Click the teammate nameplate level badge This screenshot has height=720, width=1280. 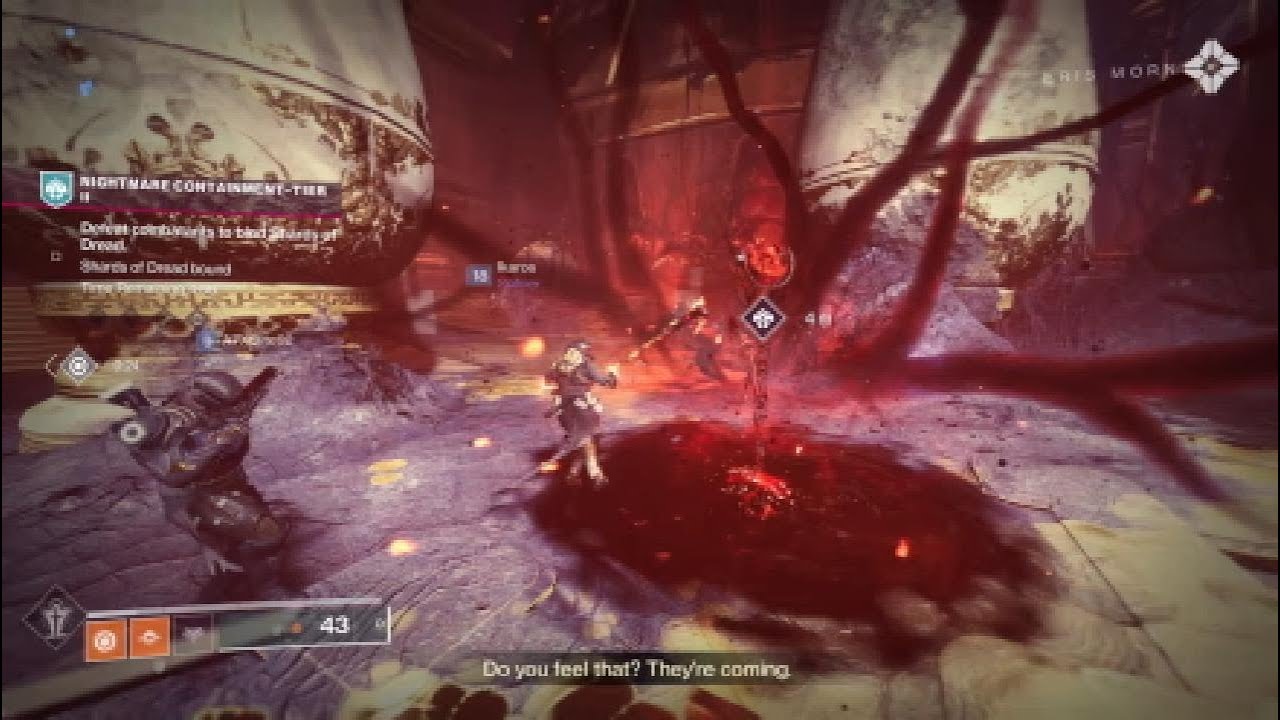pos(480,274)
